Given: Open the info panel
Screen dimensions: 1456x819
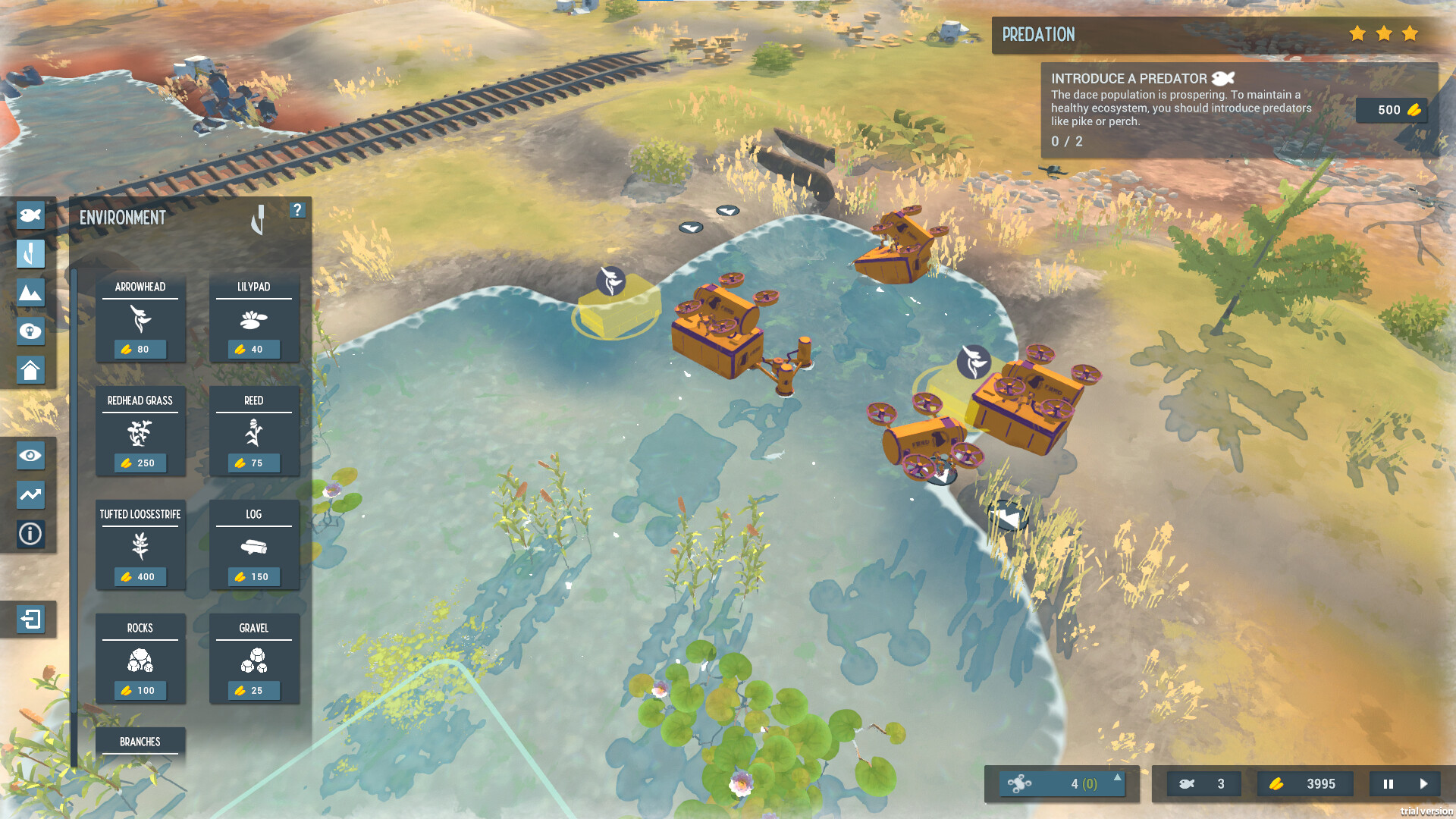Looking at the screenshot, I should tap(30, 535).
